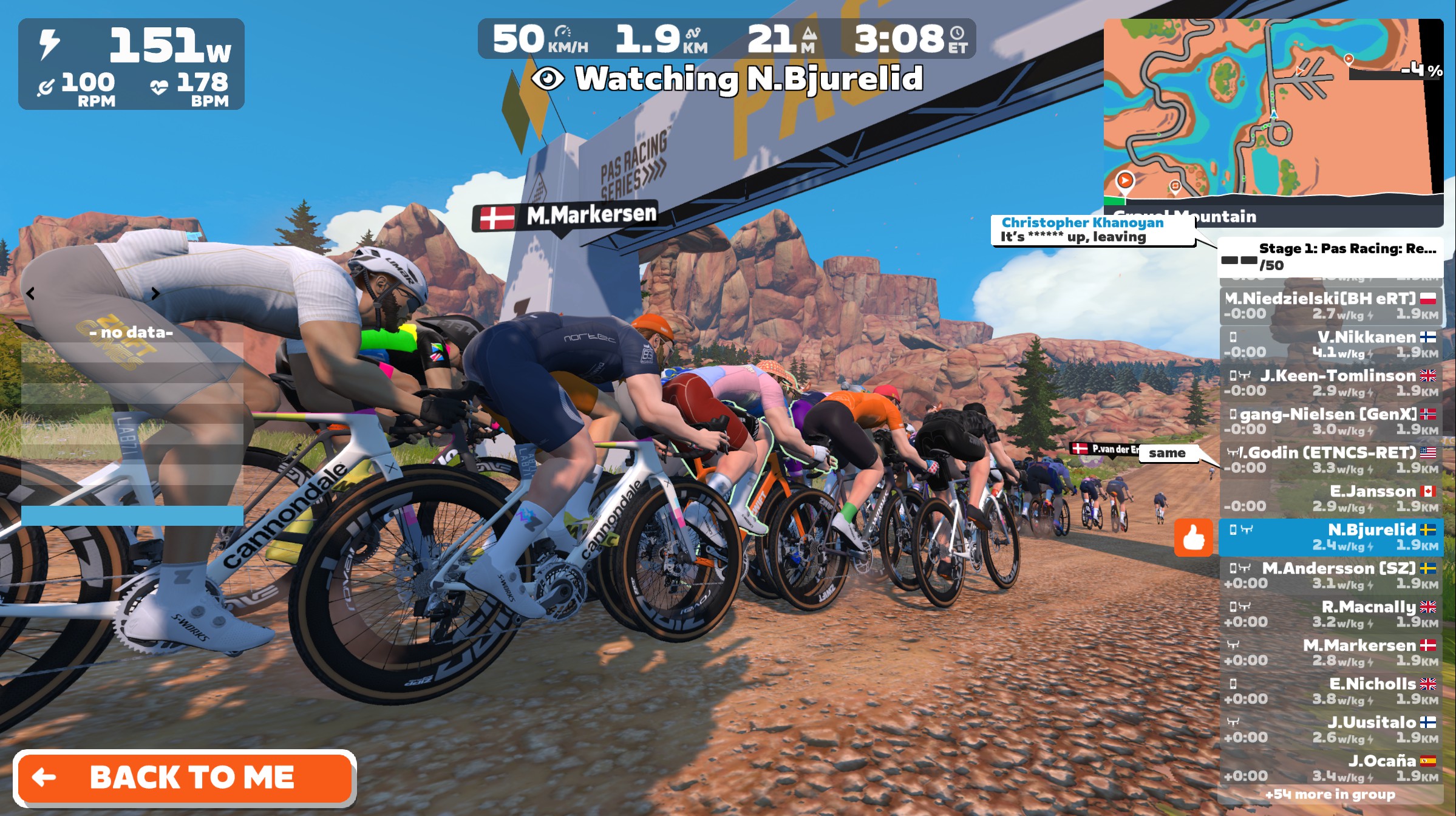Select the M.Markersen name tag above rider
The image size is (1456, 816).
point(565,216)
